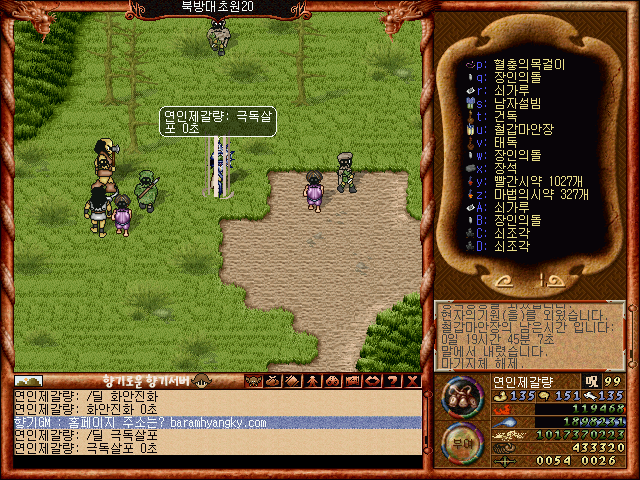The height and width of the screenshot is (480, 640).
Task: Choose 건독 from the item list
Action: pyautogui.click(x=506, y=115)
